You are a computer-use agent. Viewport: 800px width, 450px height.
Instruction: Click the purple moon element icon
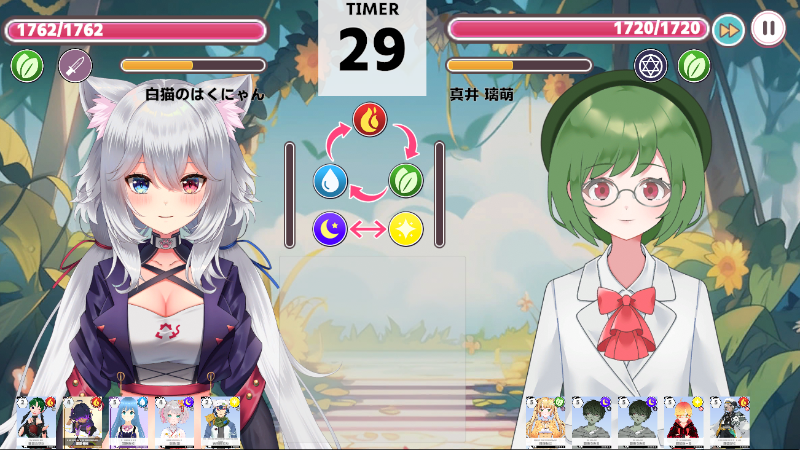tap(330, 229)
